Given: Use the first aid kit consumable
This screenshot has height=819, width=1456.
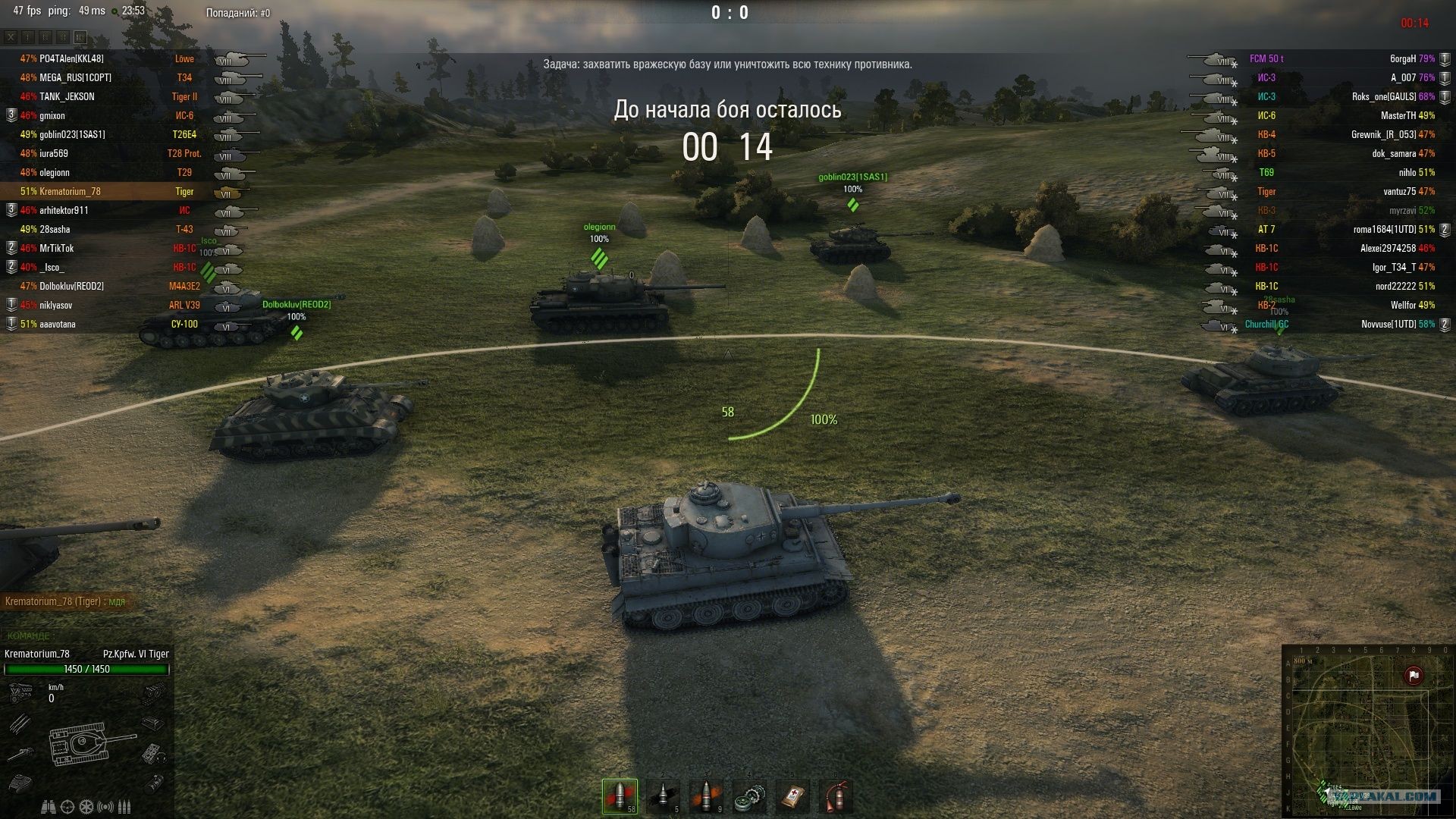Looking at the screenshot, I should [792, 796].
